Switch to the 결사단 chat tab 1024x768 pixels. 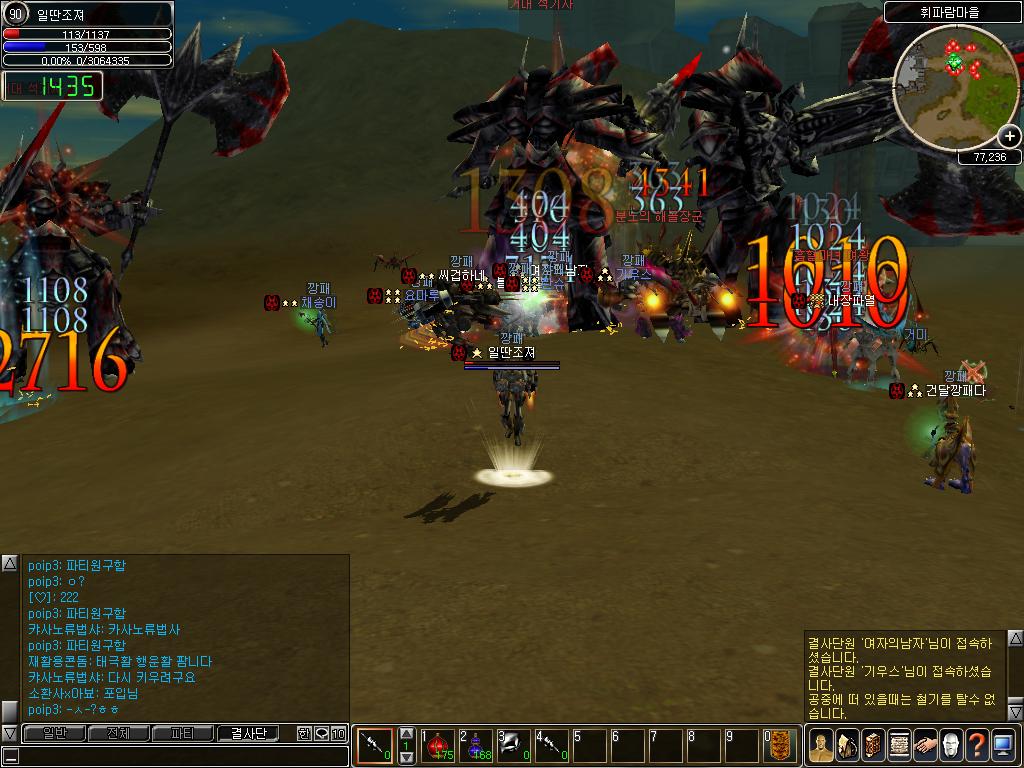248,733
